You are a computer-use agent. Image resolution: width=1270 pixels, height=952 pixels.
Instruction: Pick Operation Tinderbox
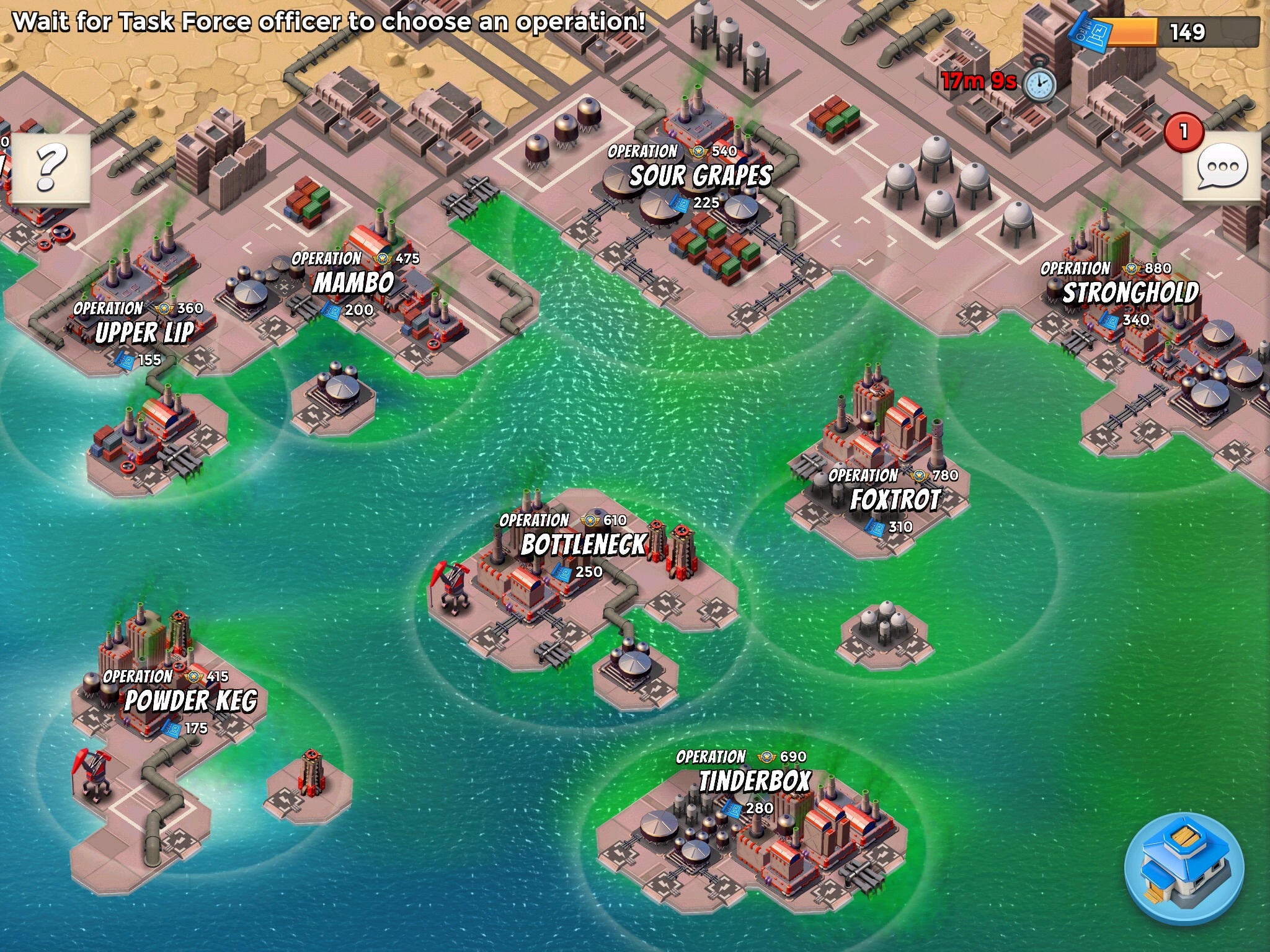point(754,781)
